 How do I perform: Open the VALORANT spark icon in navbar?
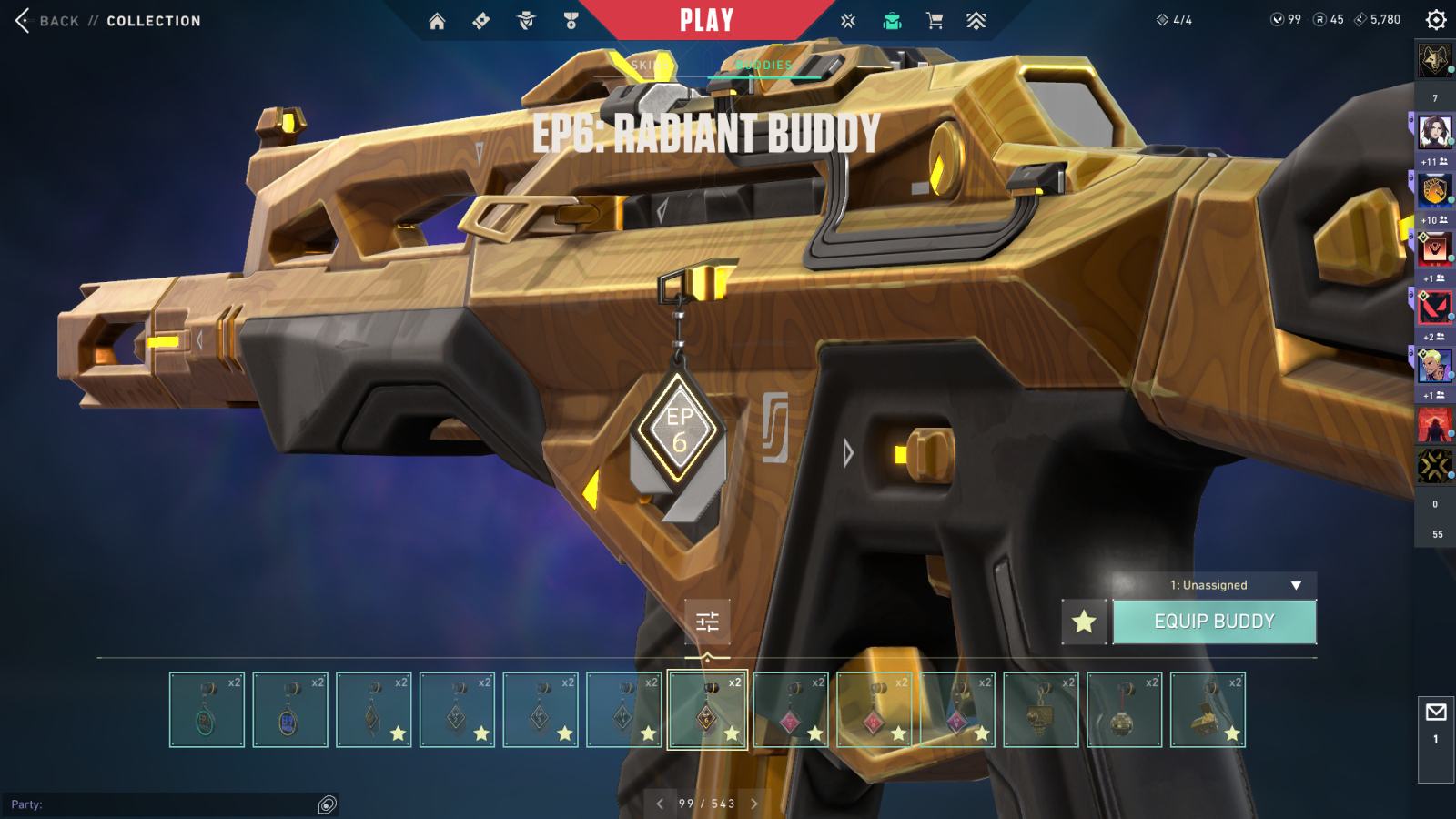coord(847,20)
